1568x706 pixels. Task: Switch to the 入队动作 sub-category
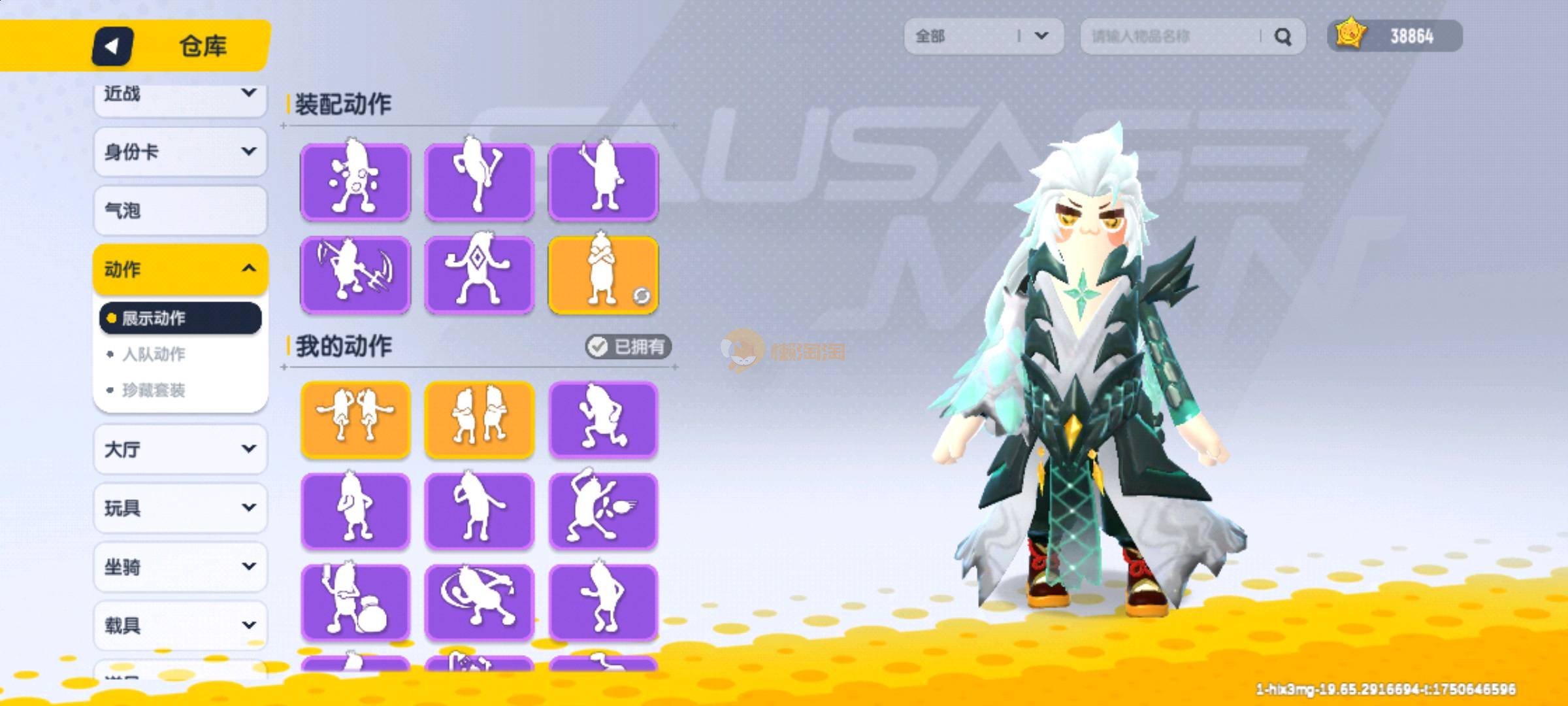pos(154,354)
